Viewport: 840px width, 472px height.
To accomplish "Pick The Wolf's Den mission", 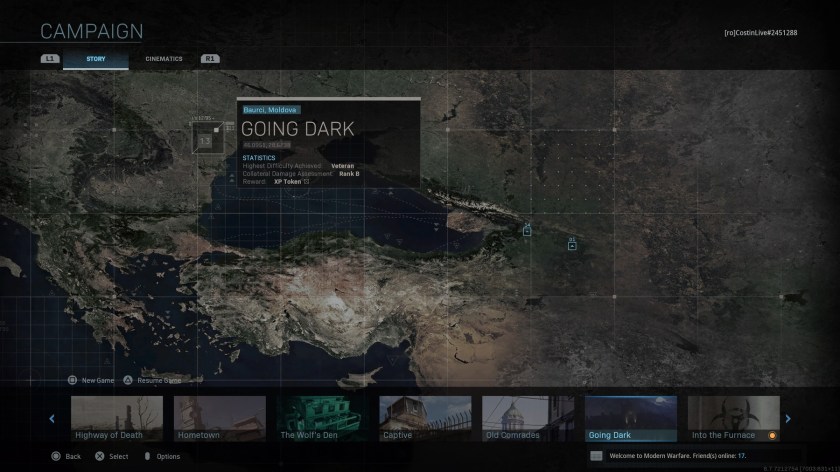I will pos(323,419).
